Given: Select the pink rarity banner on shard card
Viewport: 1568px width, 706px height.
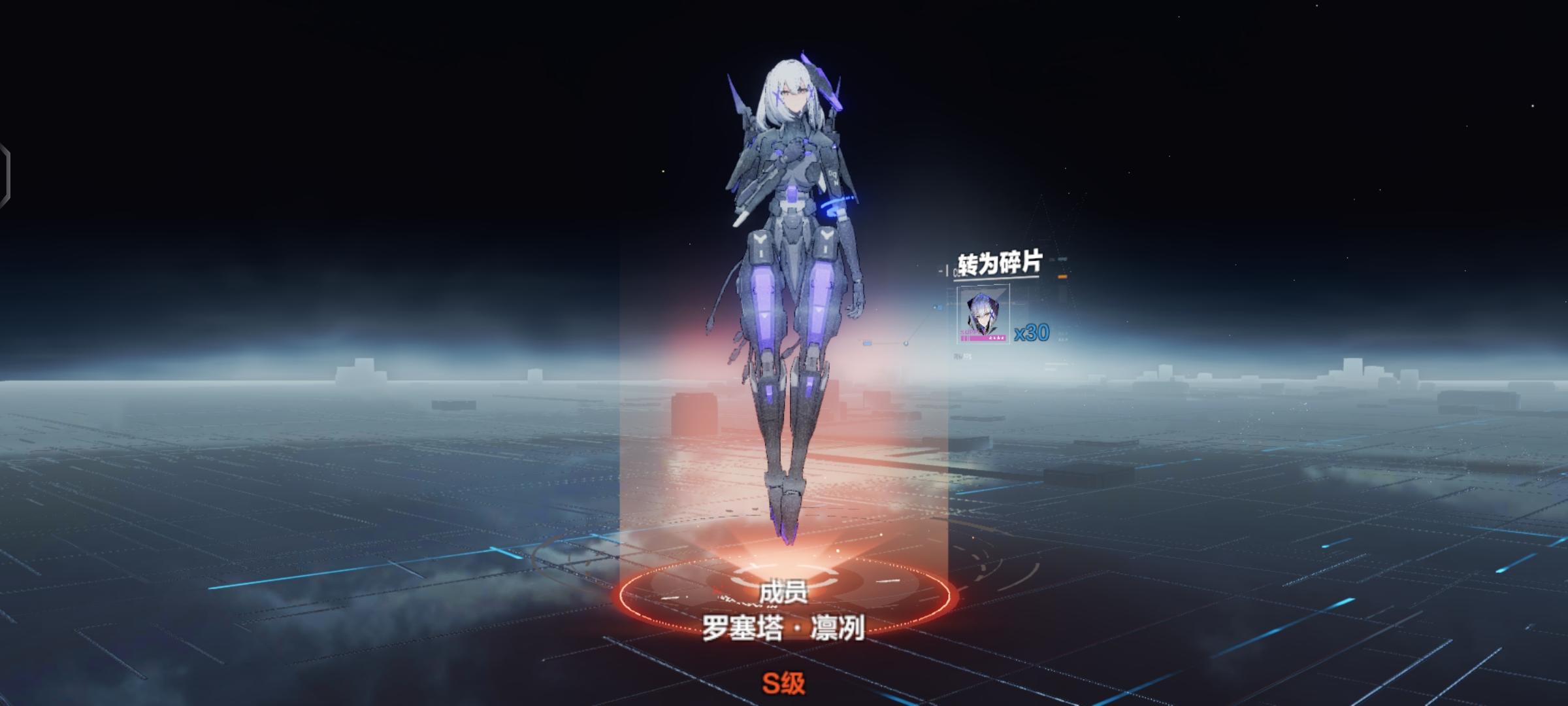Looking at the screenshot, I should (982, 337).
